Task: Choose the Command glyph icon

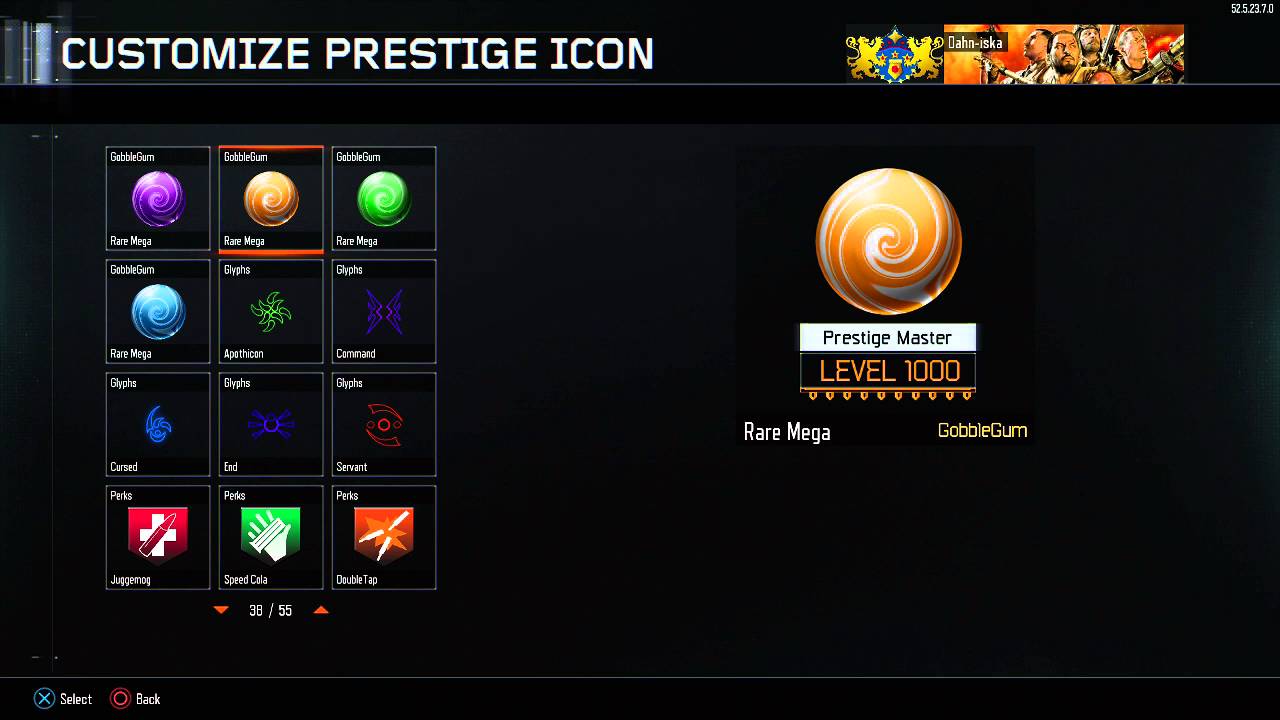Action: [x=383, y=311]
